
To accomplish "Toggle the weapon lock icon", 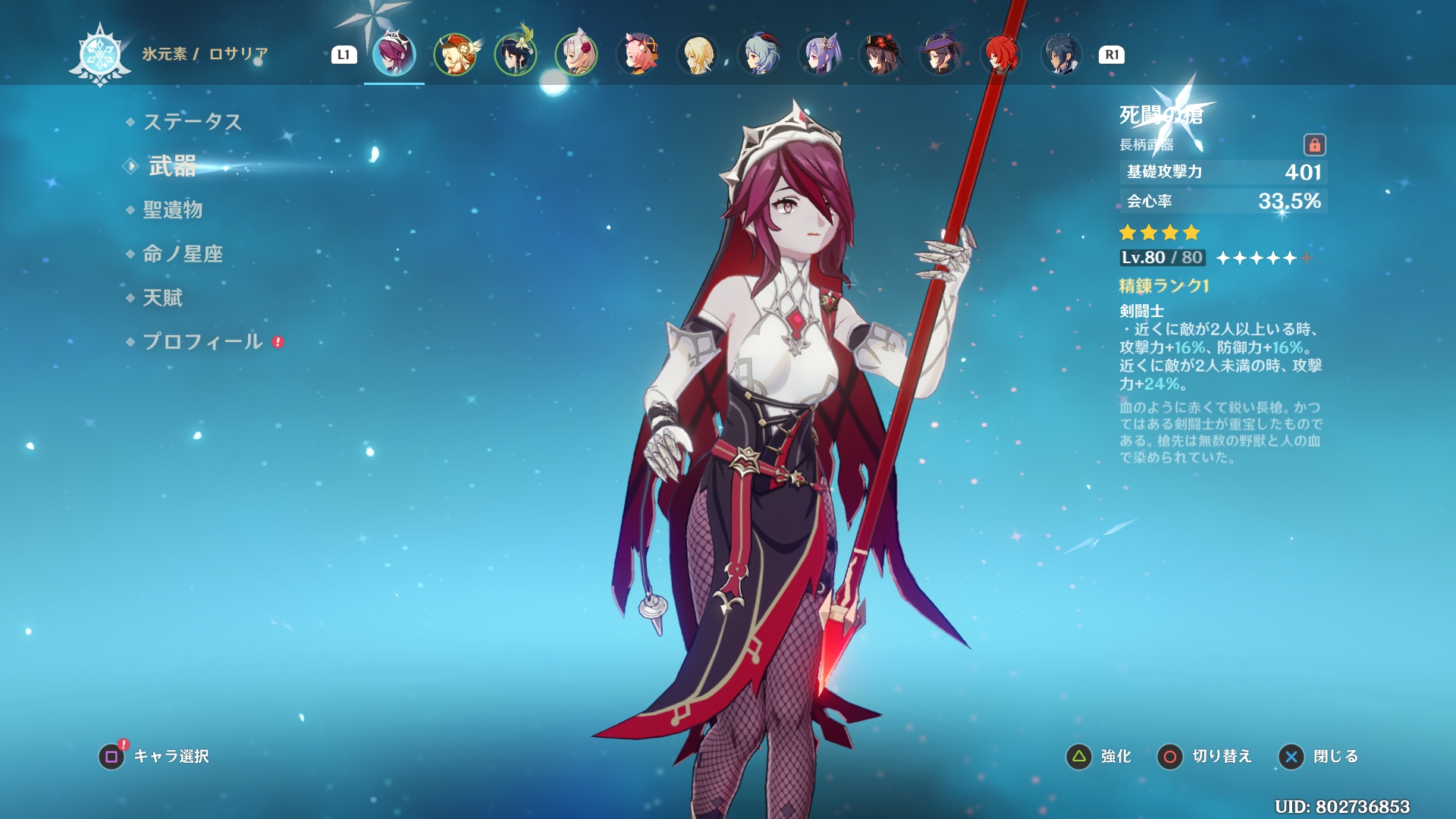I will point(1314,145).
